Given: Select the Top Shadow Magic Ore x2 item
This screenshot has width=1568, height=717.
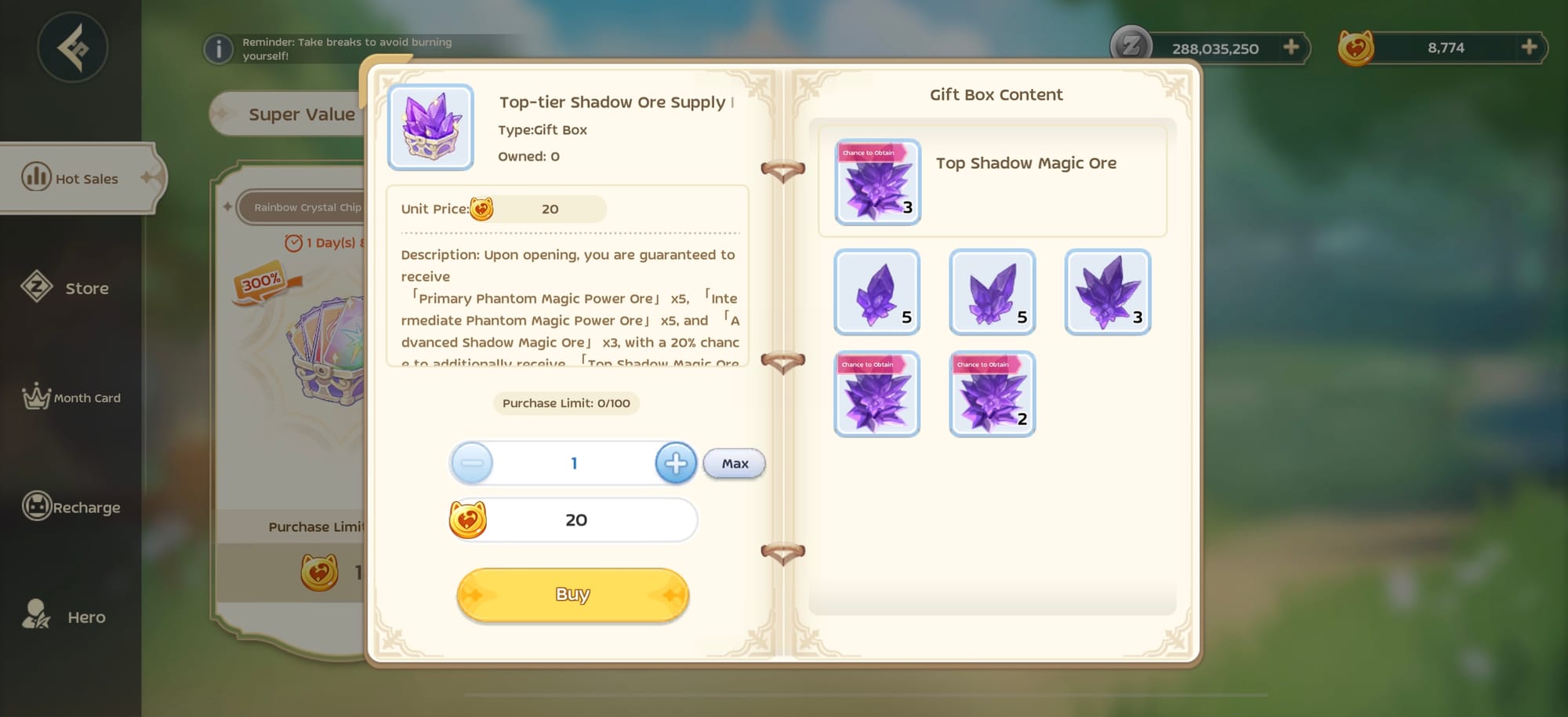Looking at the screenshot, I should 992,394.
